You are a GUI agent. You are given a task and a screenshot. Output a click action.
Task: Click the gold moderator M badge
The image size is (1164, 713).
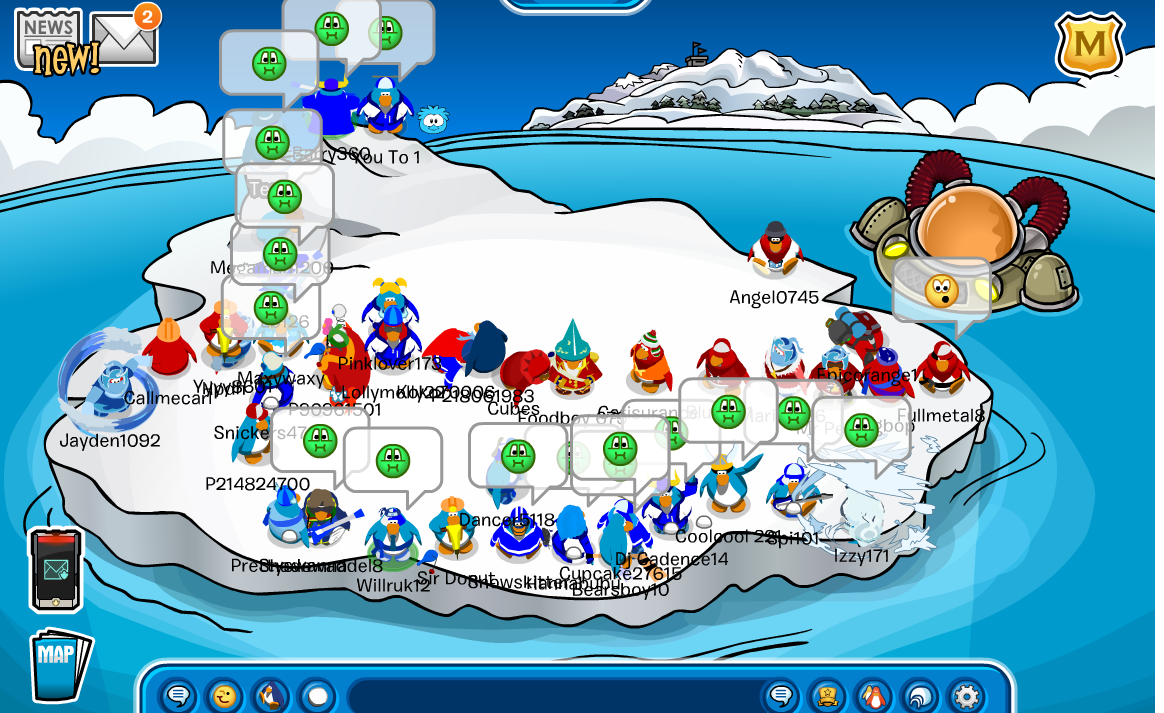pos(1089,45)
